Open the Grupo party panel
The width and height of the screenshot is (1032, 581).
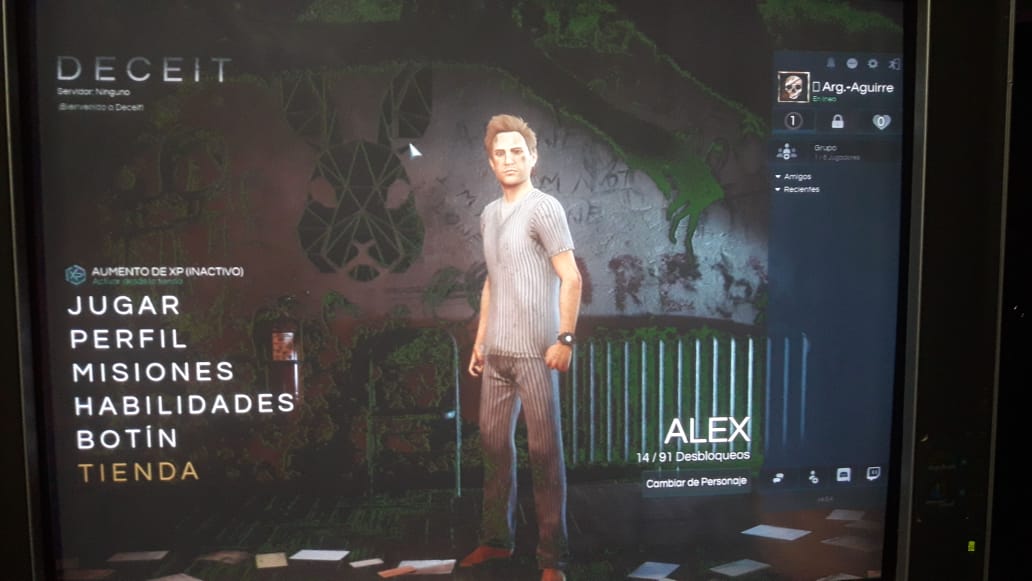pos(787,151)
